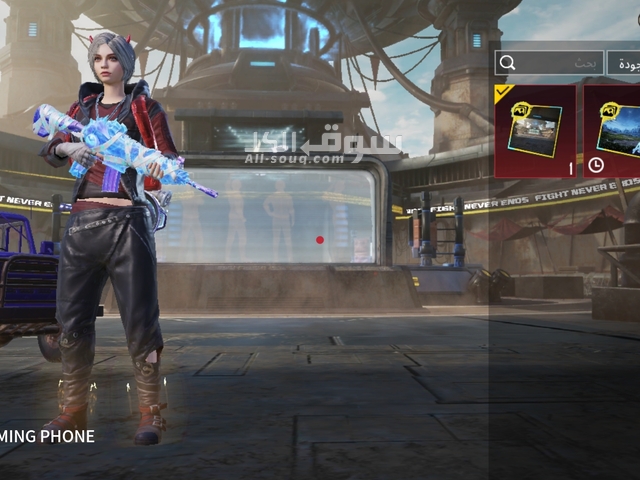Open the quality filter dropdown
This screenshot has height=480, width=640.
click(x=627, y=63)
